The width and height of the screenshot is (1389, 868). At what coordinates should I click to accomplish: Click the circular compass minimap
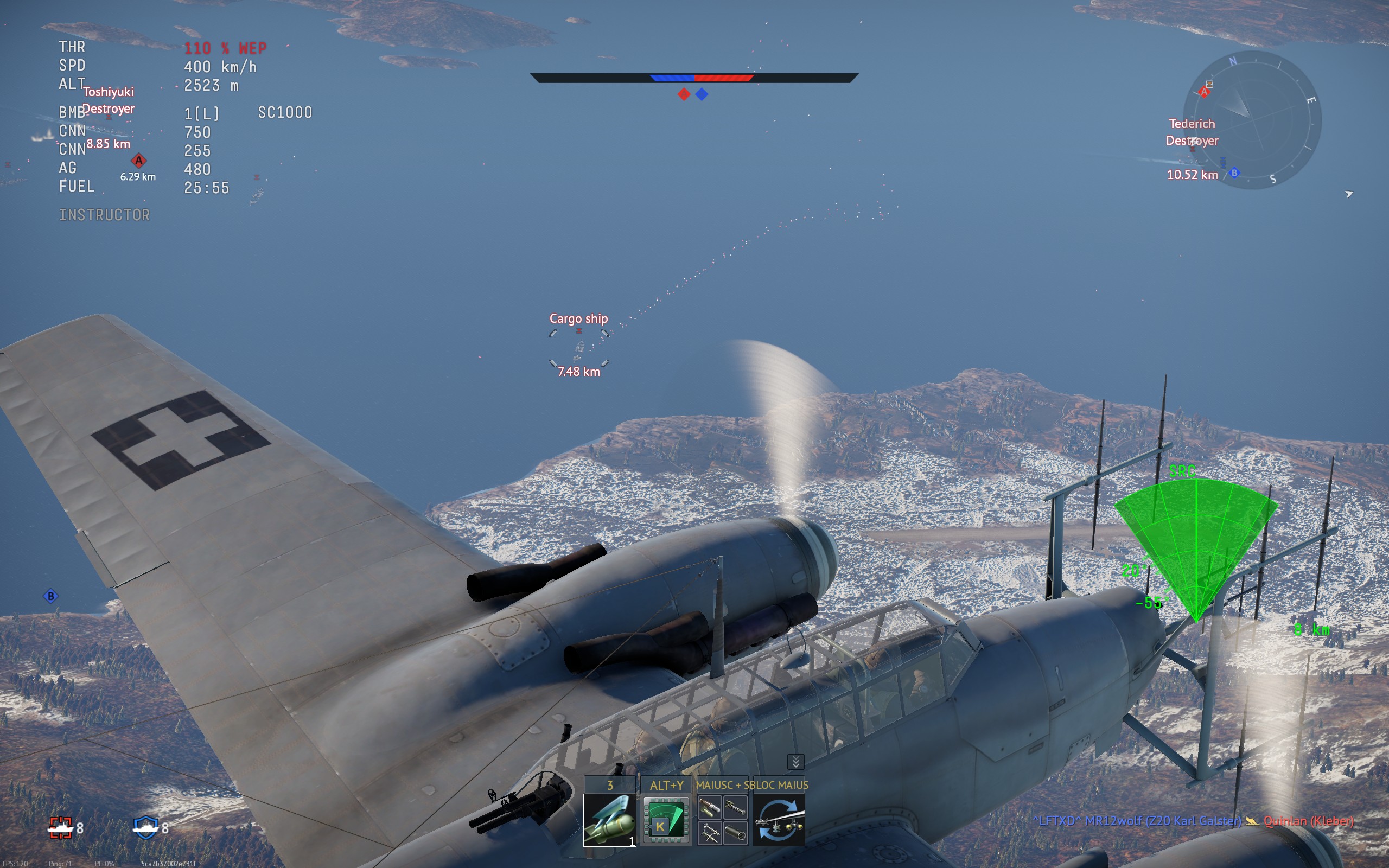(x=1254, y=120)
